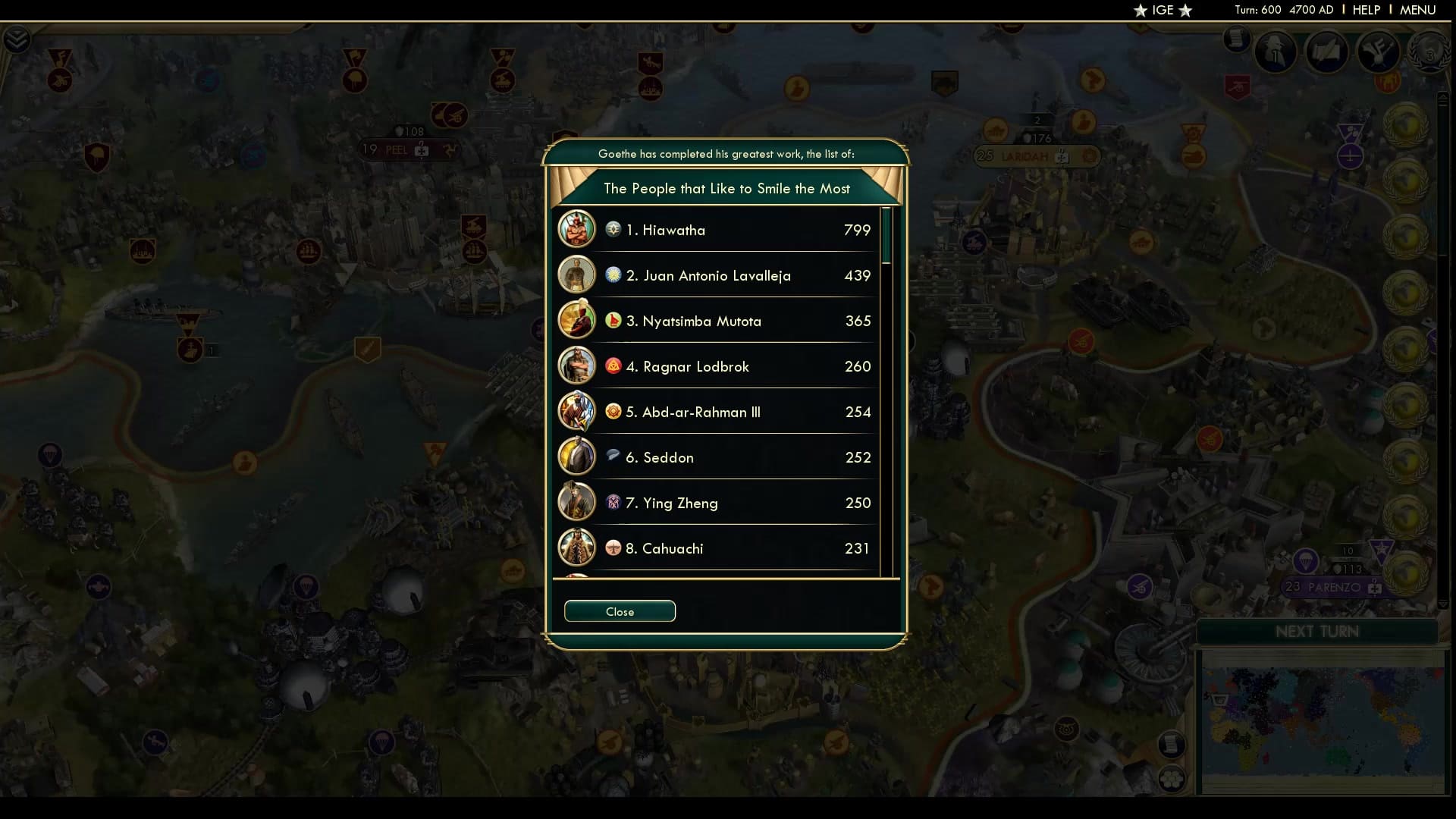Open the Social Policies screen icon
The image size is (1456, 819).
tap(1380, 52)
